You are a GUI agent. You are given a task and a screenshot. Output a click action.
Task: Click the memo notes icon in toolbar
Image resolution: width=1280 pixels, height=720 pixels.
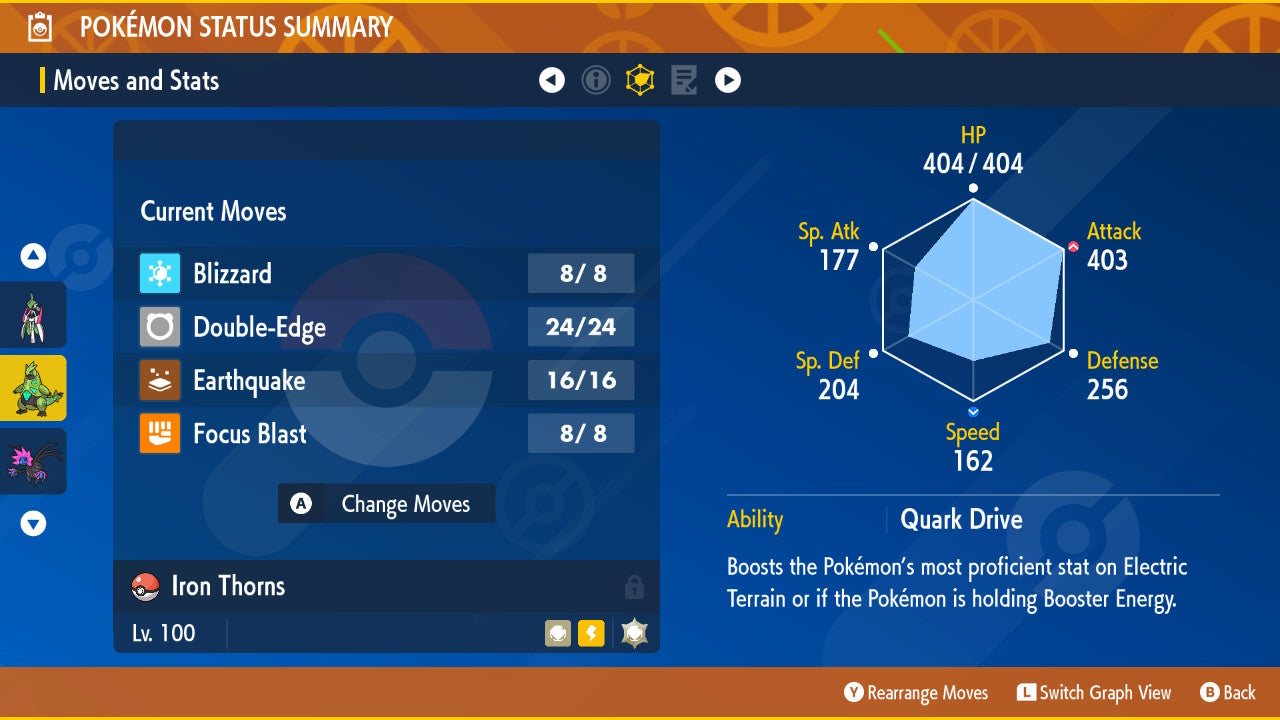pyautogui.click(x=683, y=80)
